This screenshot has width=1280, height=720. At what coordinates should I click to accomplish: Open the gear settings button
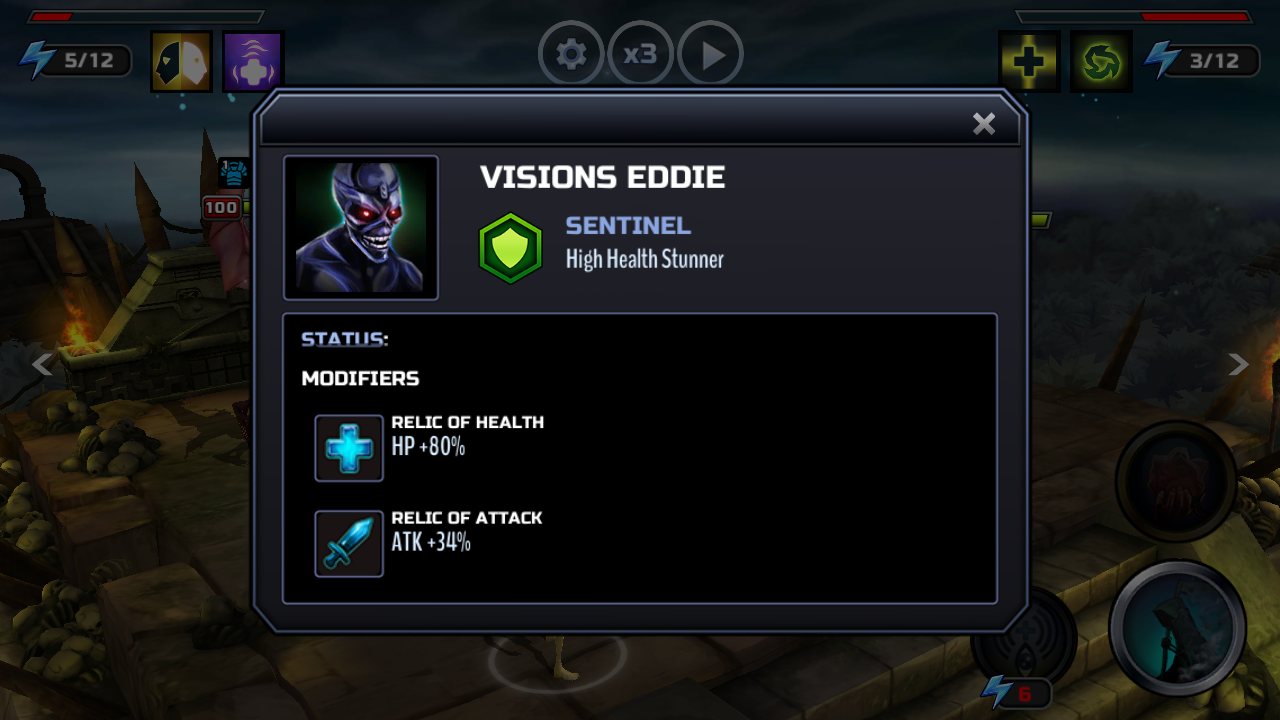tap(571, 54)
